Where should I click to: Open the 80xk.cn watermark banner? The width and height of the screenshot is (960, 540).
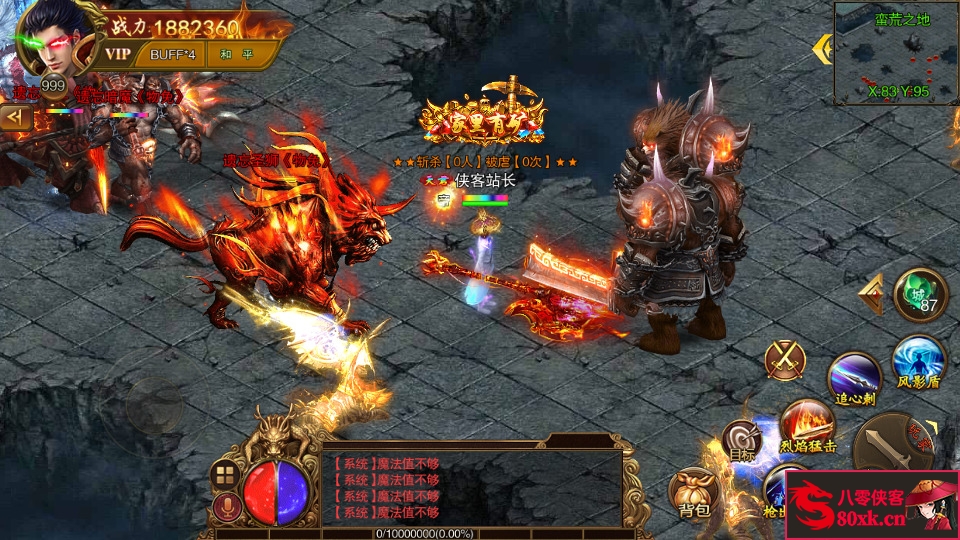click(871, 505)
